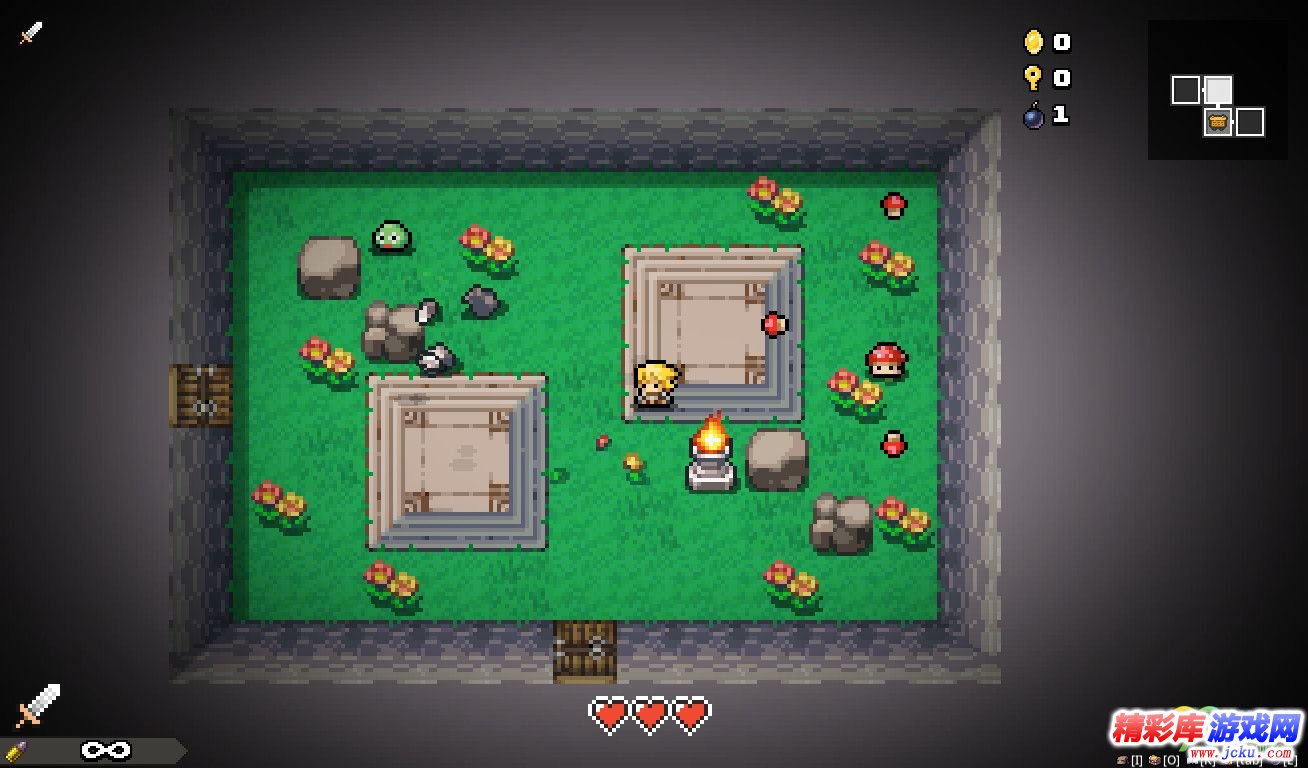
Task: Click the bullet ammo icon on the ammo bar
Action: click(x=16, y=751)
